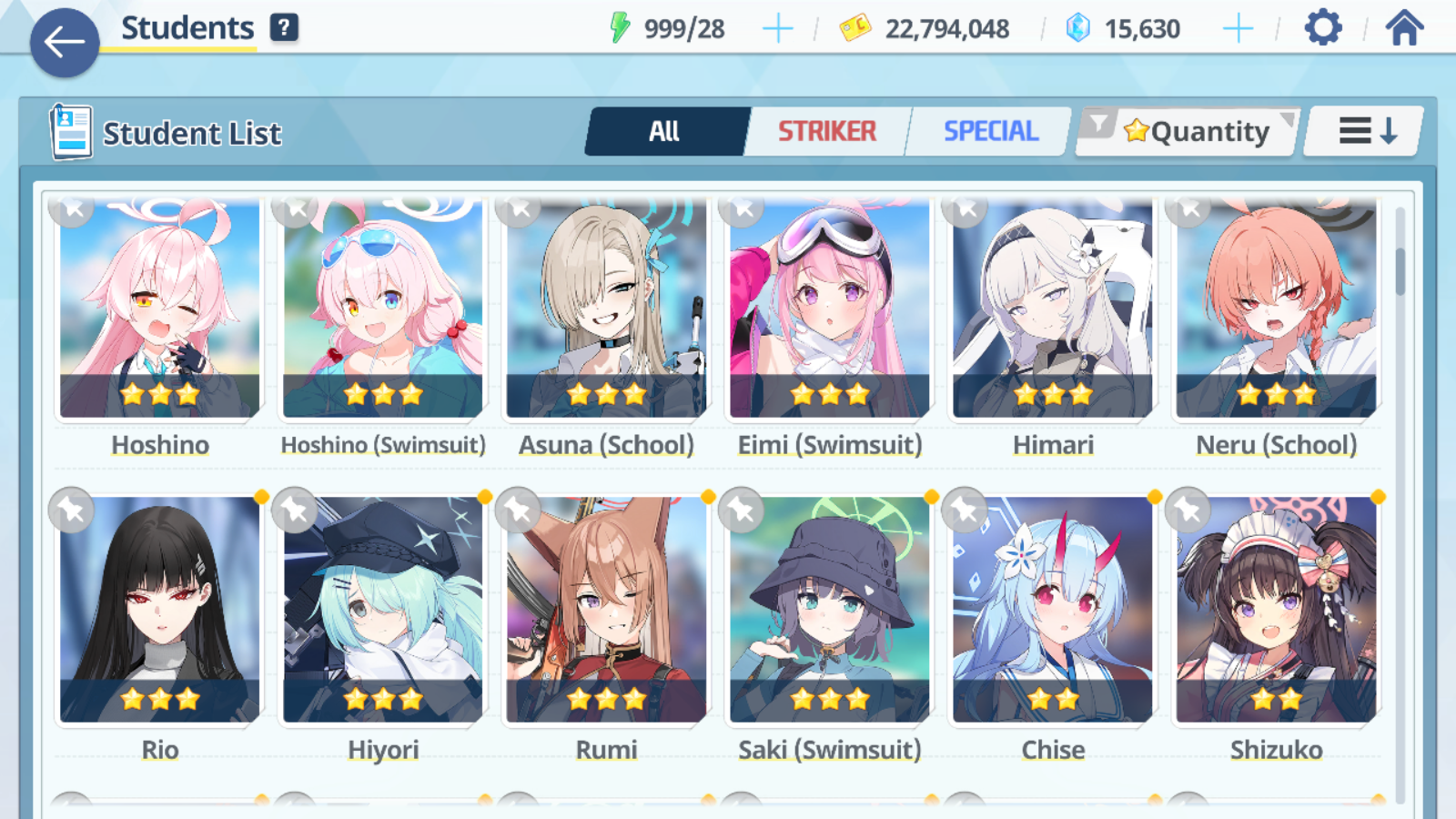Image resolution: width=1456 pixels, height=819 pixels.
Task: Toggle the favorite pin on Hiyori
Action: [x=295, y=511]
